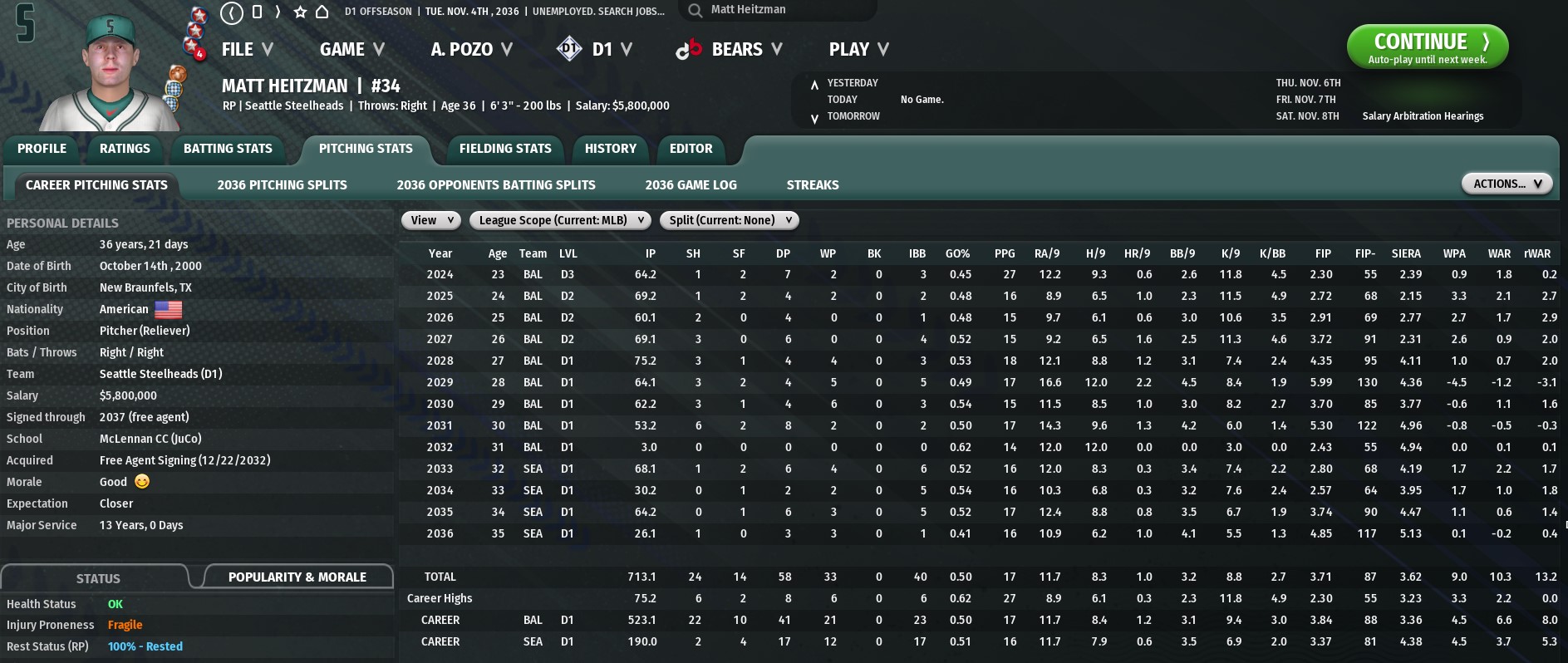Viewport: 1568px width, 663px height.
Task: View the 2036 Game Log
Action: [x=691, y=185]
